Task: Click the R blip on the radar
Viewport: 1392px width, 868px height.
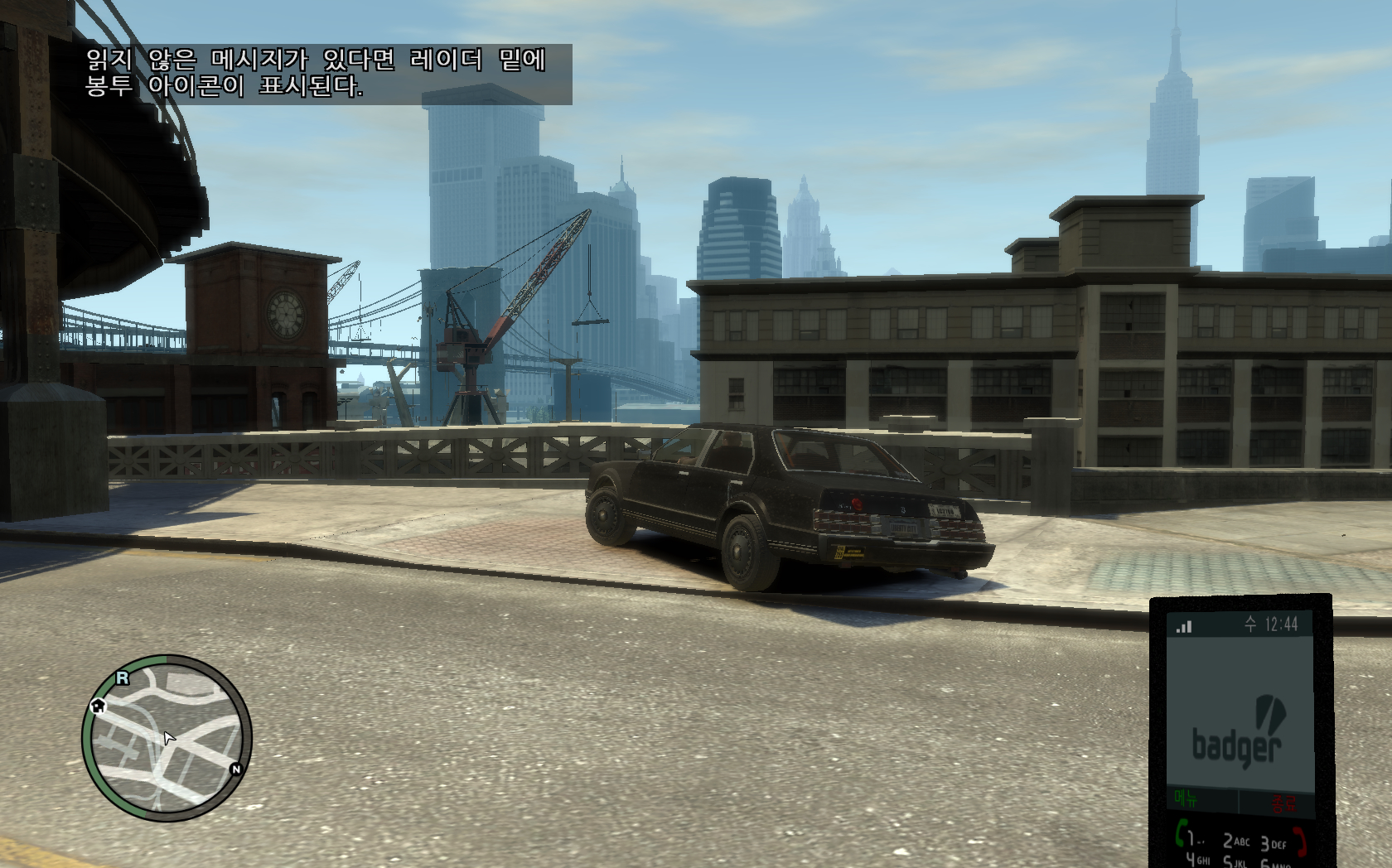Action: (123, 678)
